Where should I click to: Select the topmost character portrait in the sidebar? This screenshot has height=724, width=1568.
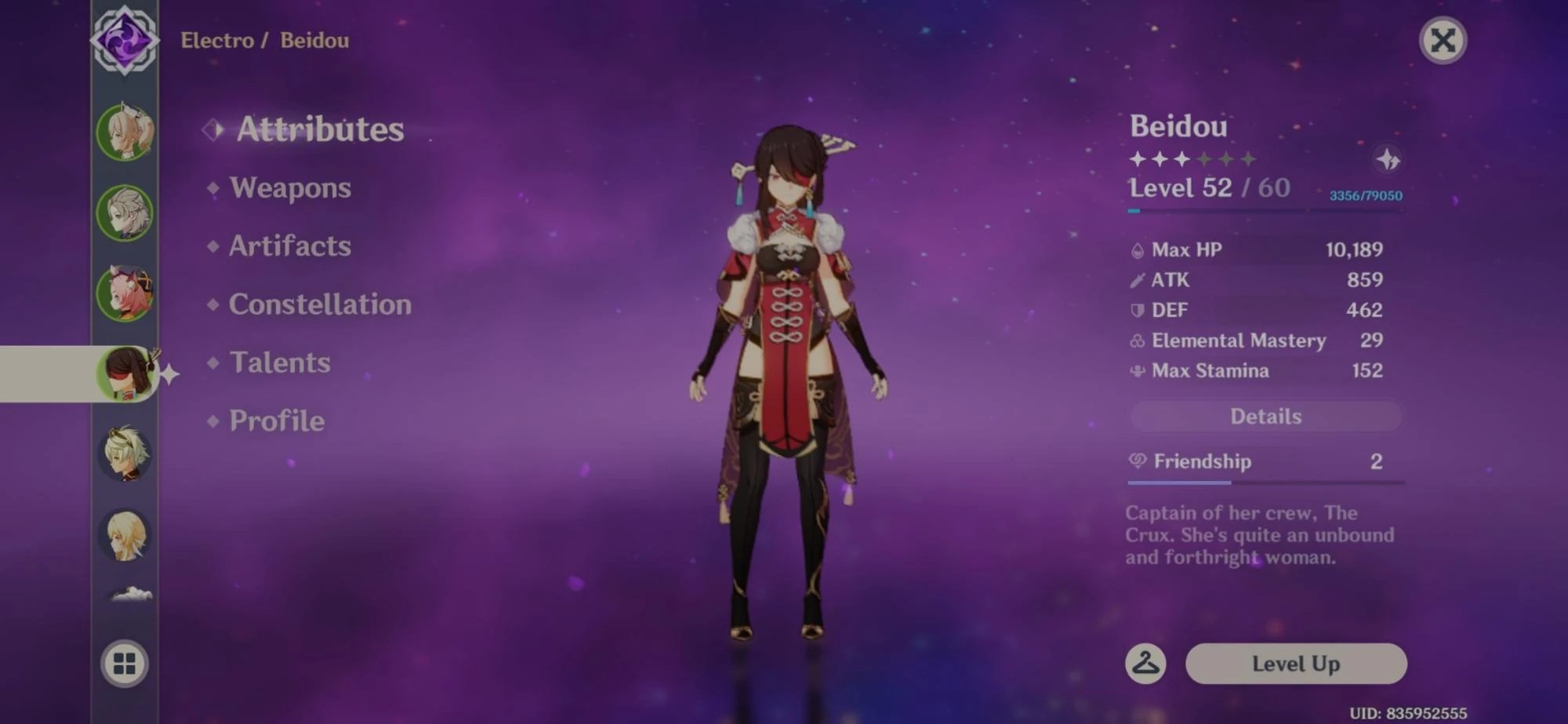(125, 132)
